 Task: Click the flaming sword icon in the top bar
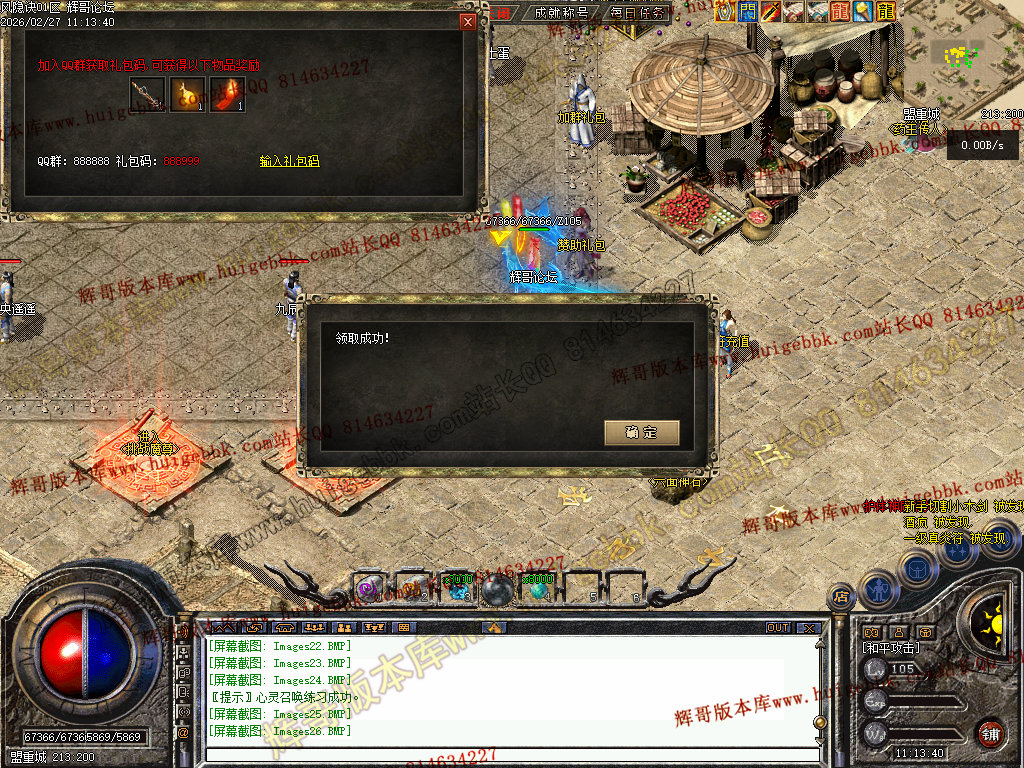(770, 12)
